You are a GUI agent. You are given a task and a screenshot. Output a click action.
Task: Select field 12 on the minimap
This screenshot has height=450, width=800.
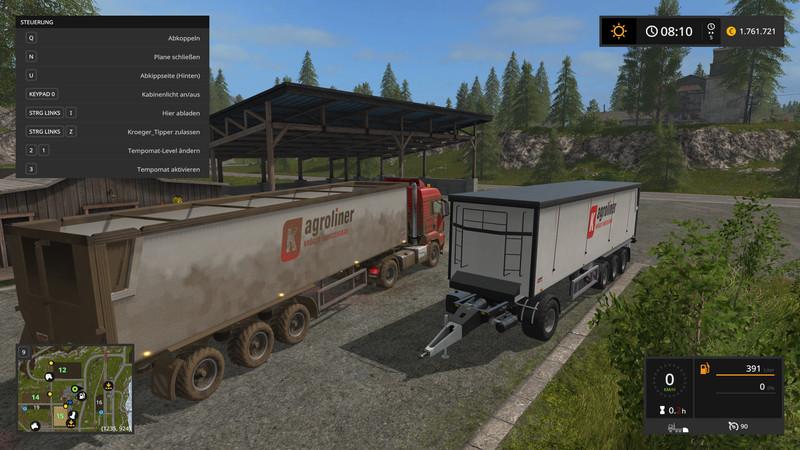(62, 369)
